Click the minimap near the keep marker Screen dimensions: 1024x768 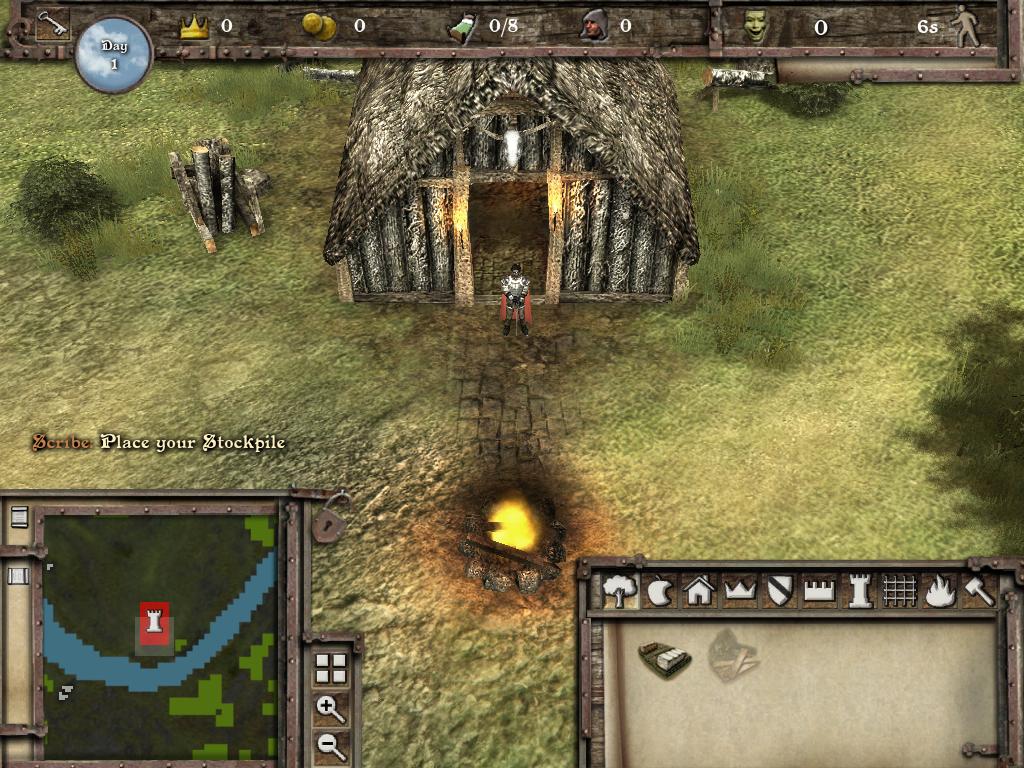153,625
